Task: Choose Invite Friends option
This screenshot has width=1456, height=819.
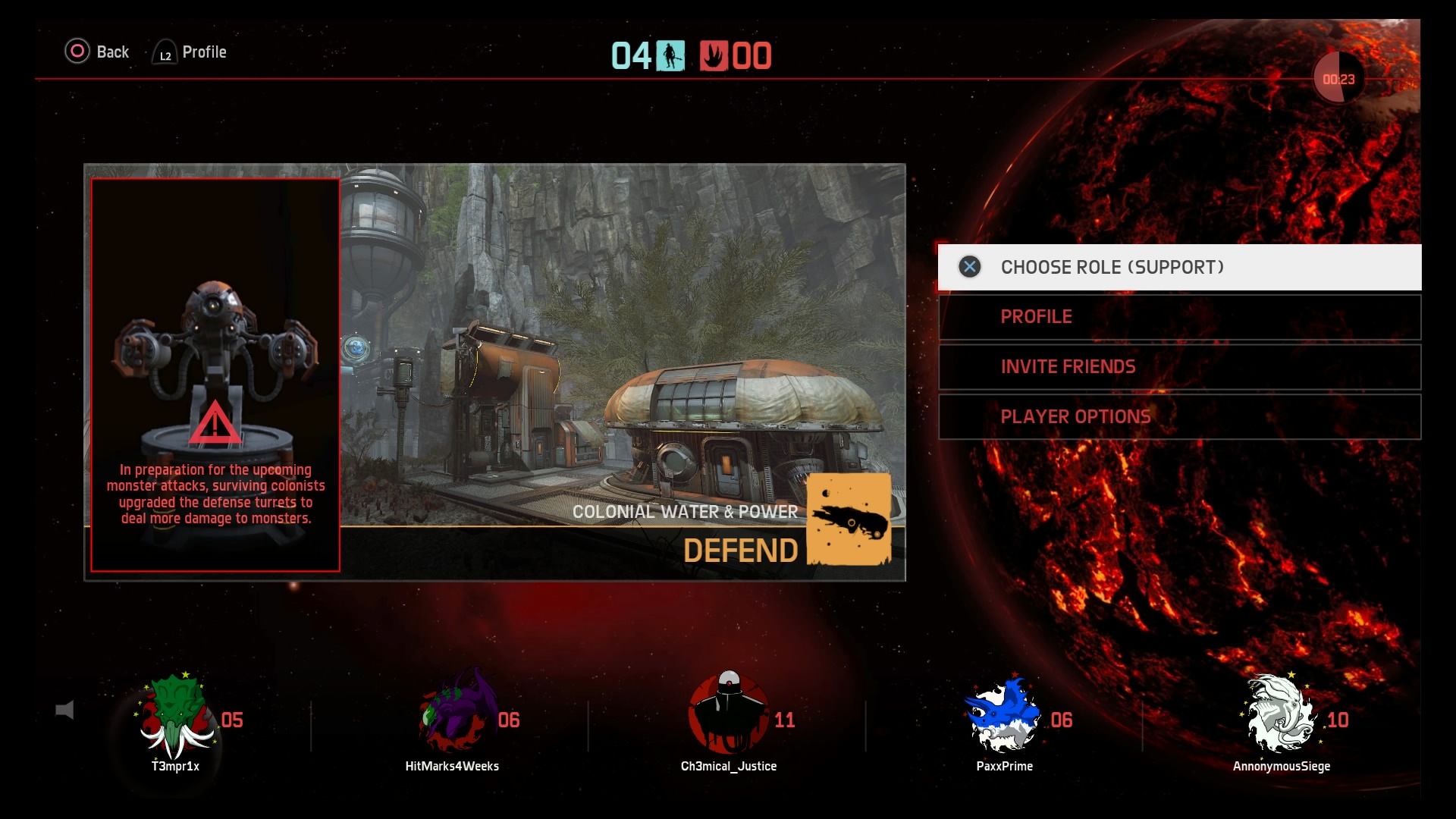Action: pyautogui.click(x=1179, y=367)
